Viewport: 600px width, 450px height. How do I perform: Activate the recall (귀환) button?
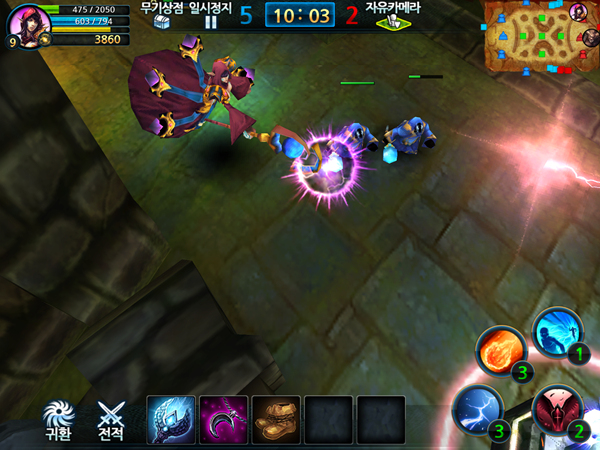pos(58,420)
